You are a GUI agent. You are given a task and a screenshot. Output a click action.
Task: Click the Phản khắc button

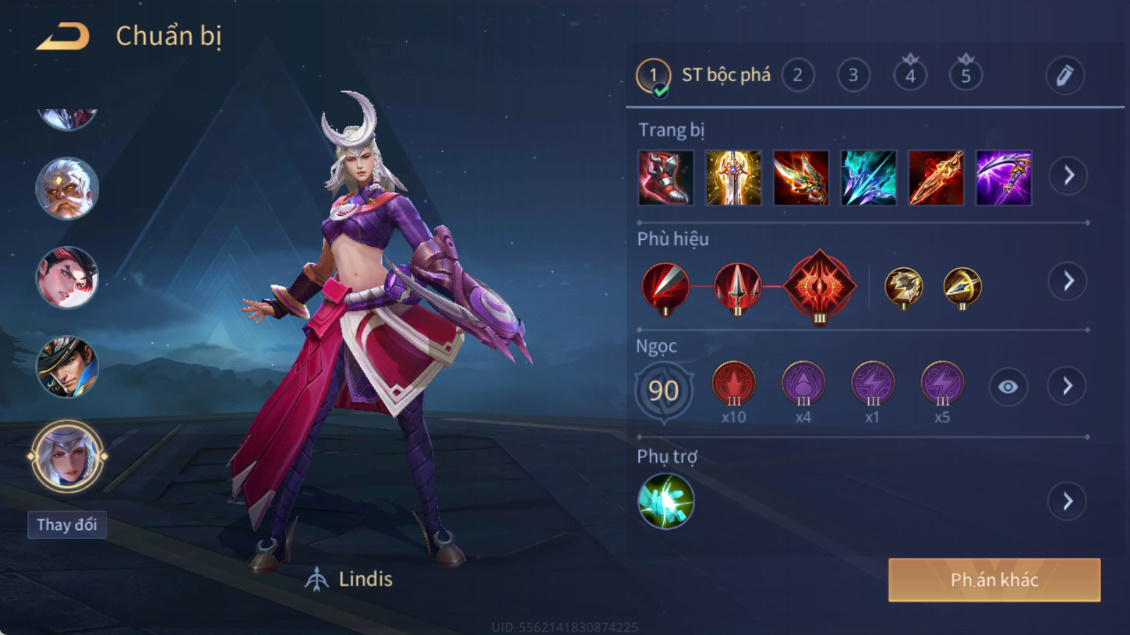(994, 580)
